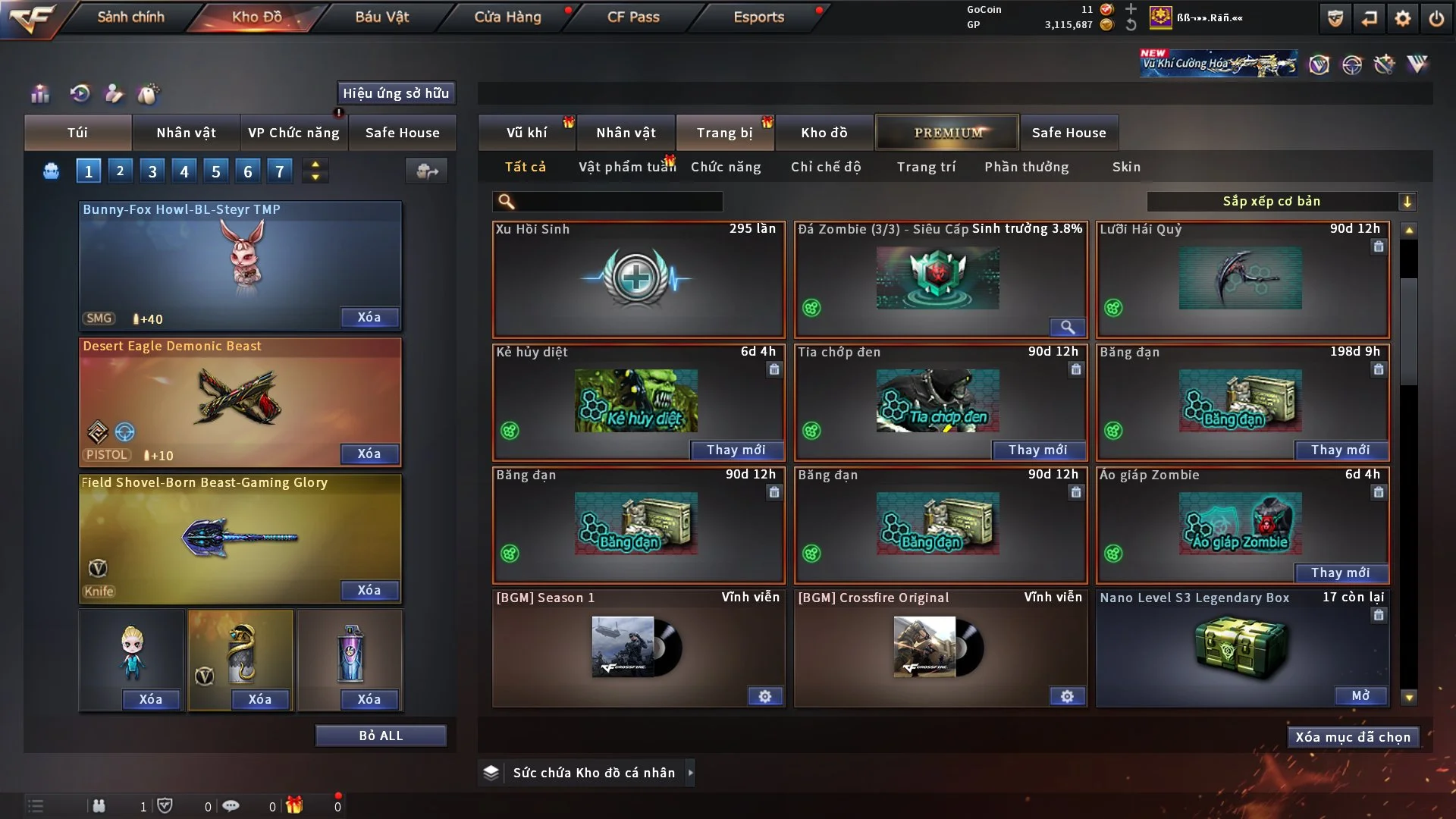Open the Sảnh chính main lobby menu

coord(130,17)
